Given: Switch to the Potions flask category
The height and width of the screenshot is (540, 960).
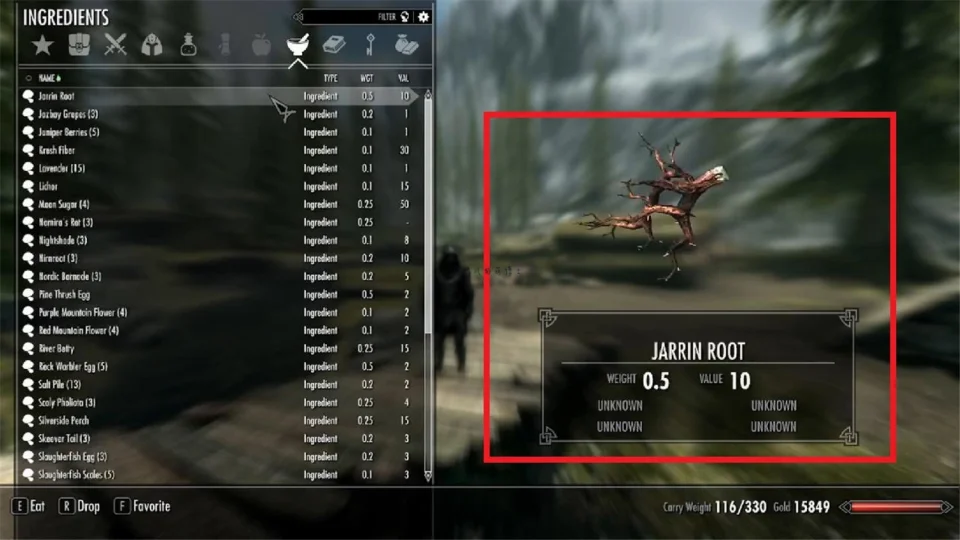Looking at the screenshot, I should point(188,44).
